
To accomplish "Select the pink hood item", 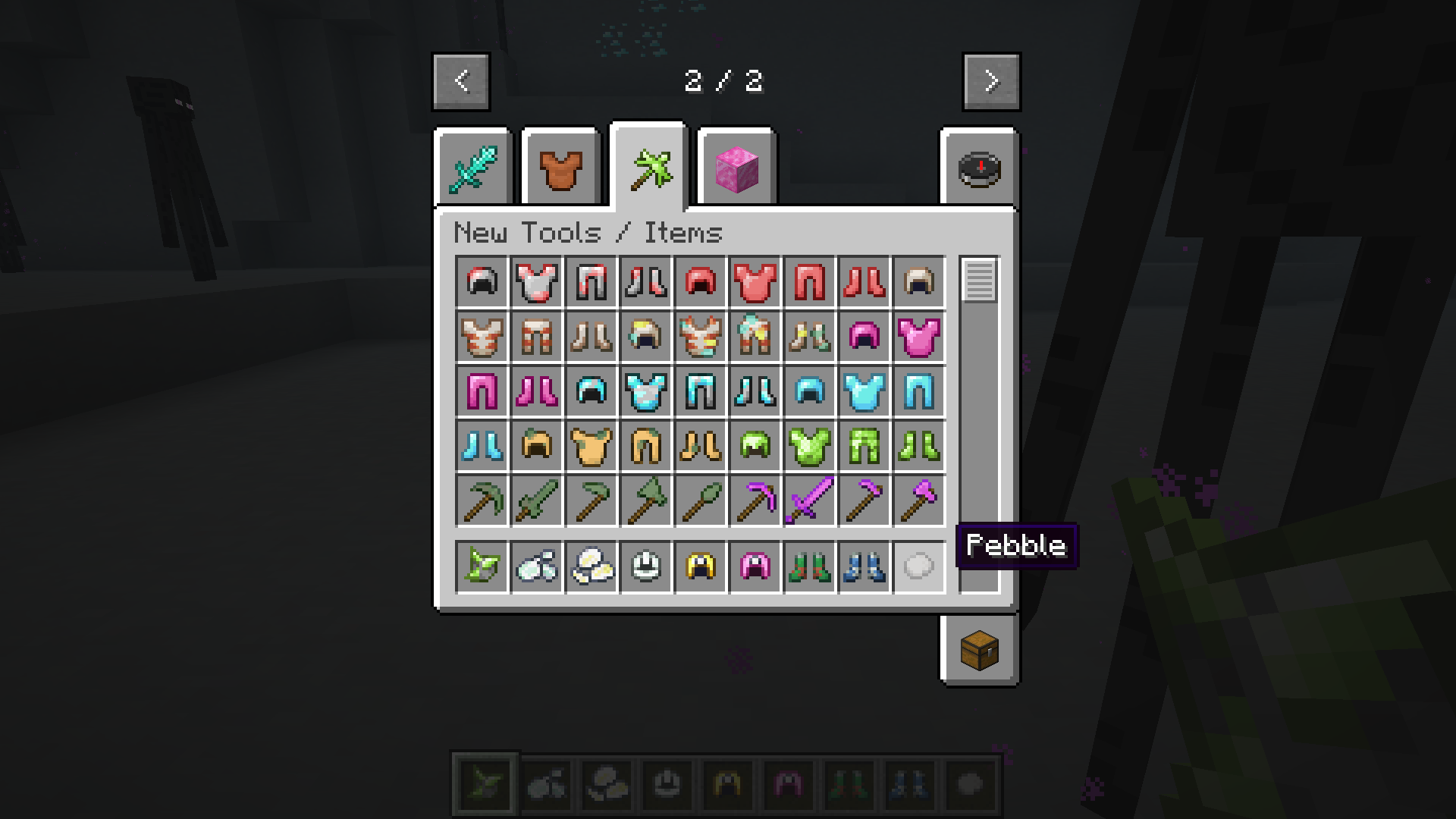I will pos(756,566).
